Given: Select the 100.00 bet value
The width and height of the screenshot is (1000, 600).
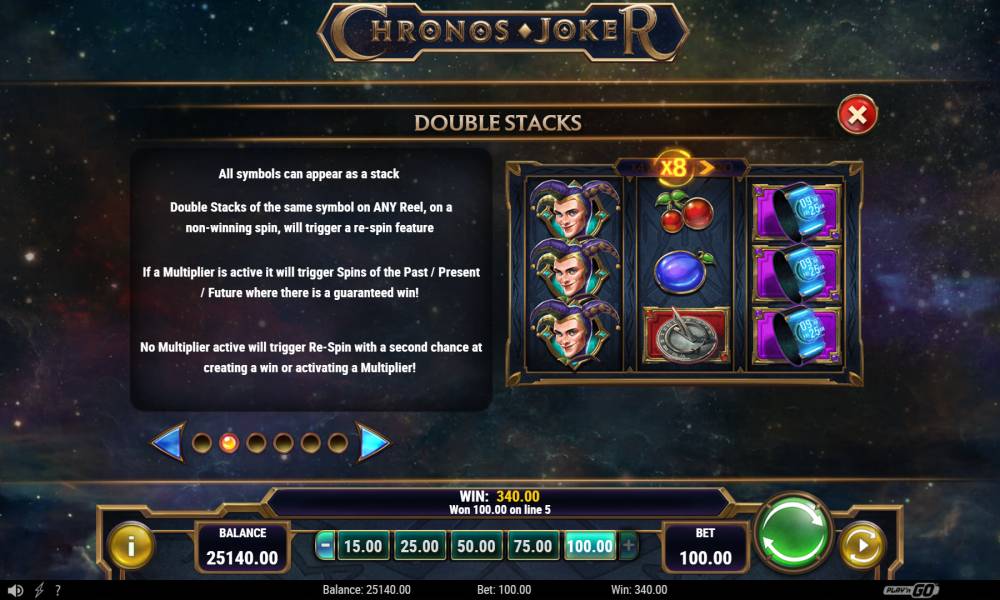Looking at the screenshot, I should (589, 546).
